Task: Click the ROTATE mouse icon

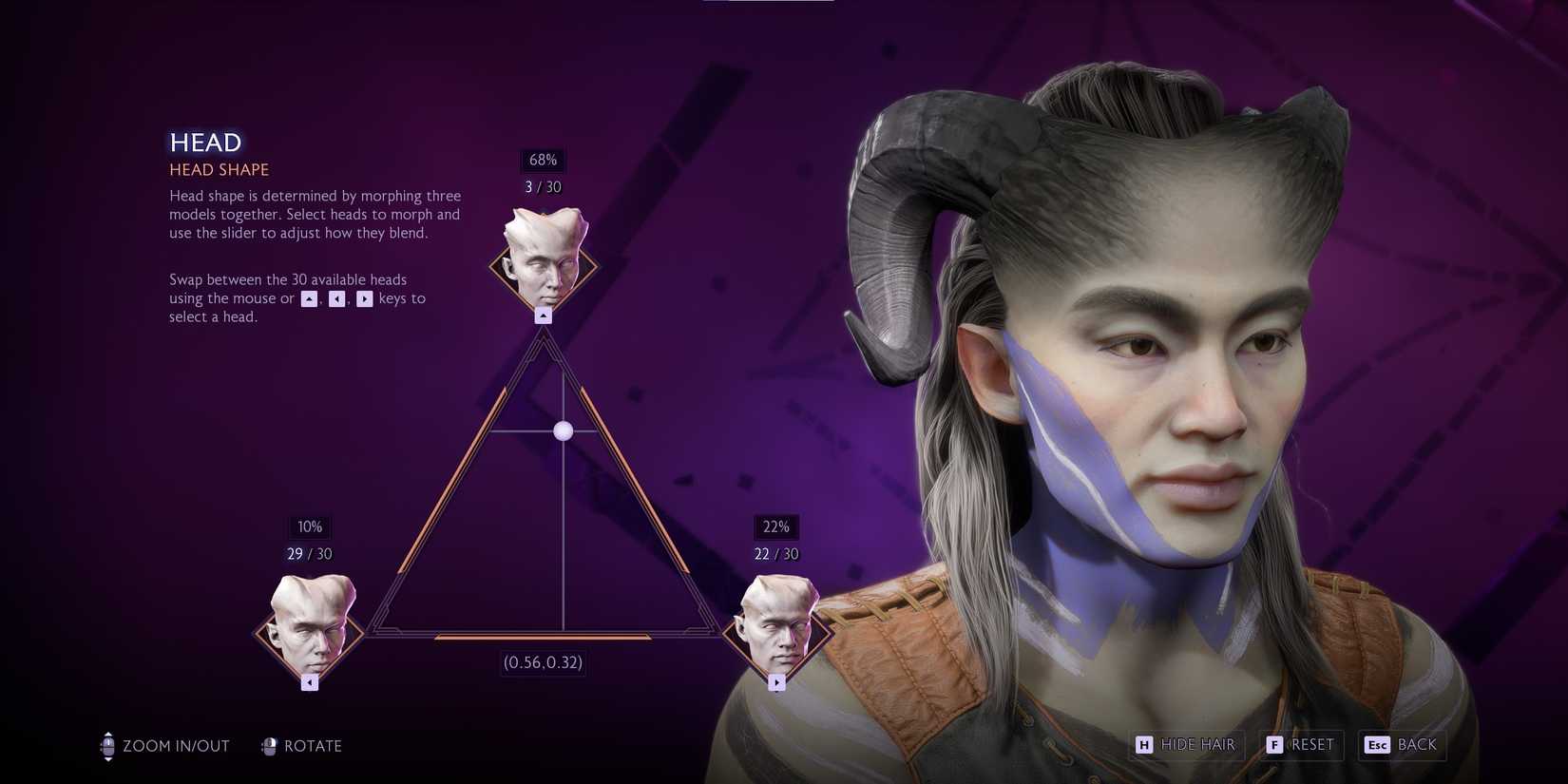Action: tap(270, 746)
